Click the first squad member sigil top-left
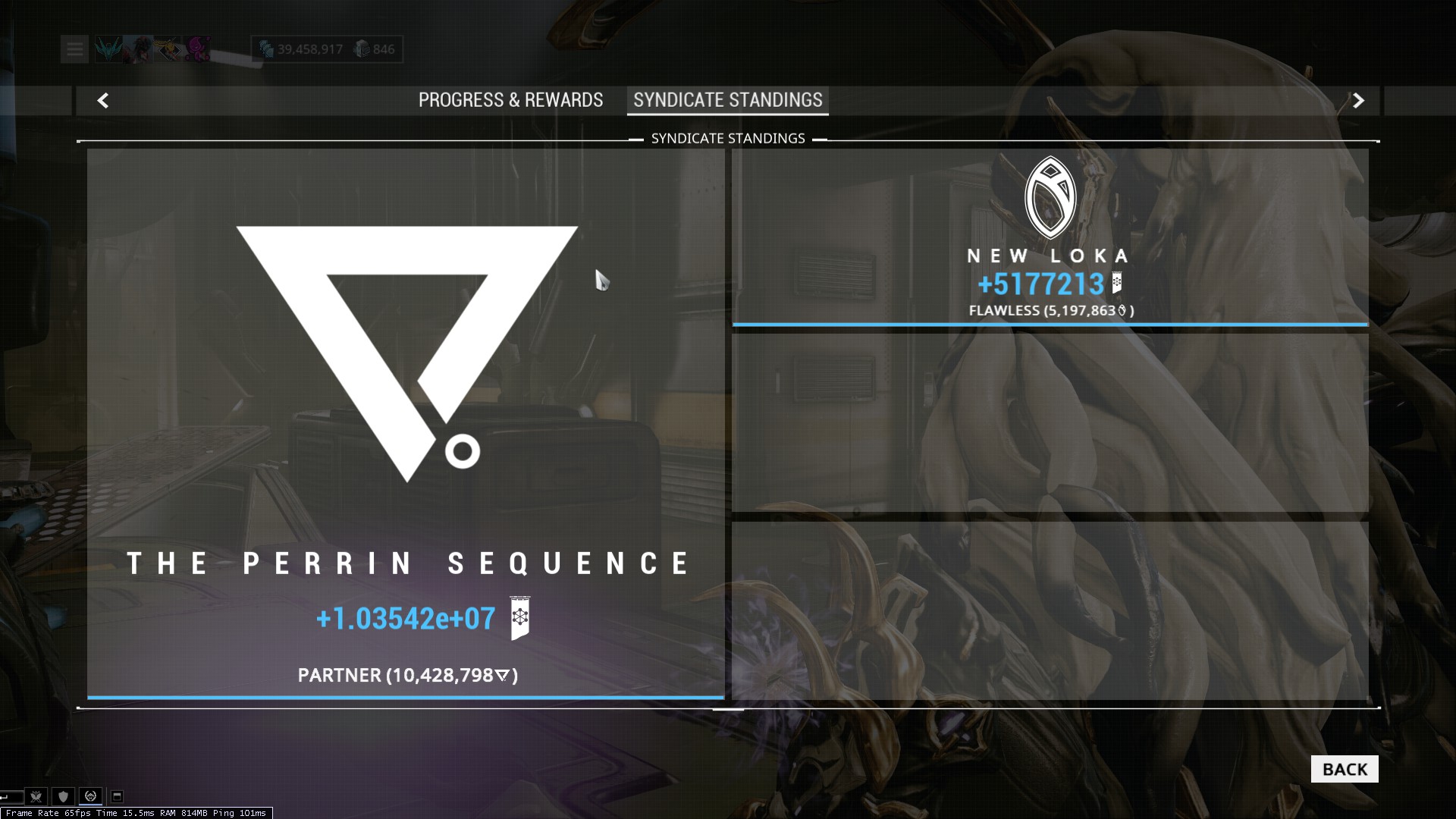This screenshot has width=1456, height=819. click(108, 48)
